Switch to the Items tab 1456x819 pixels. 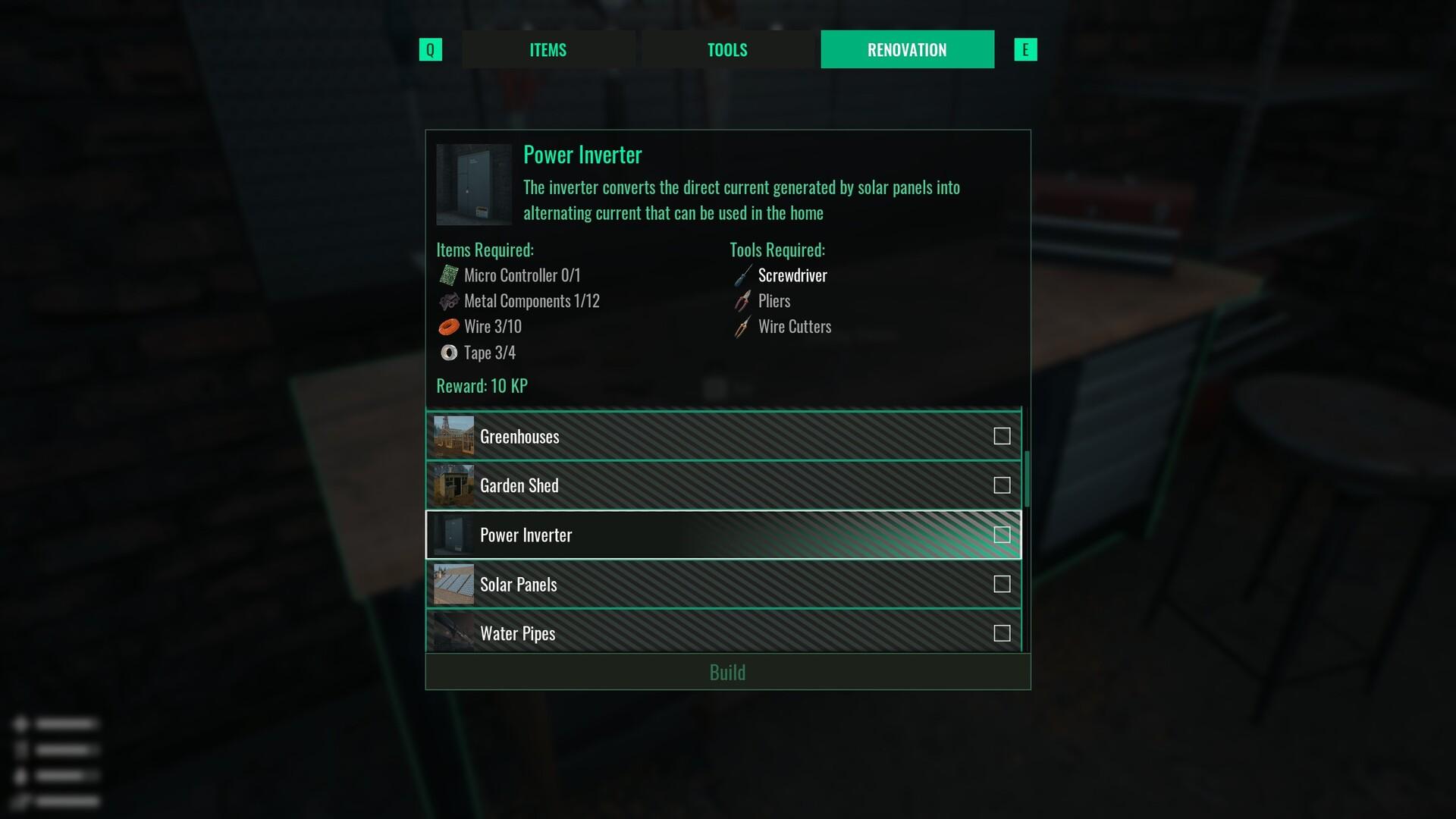548,50
